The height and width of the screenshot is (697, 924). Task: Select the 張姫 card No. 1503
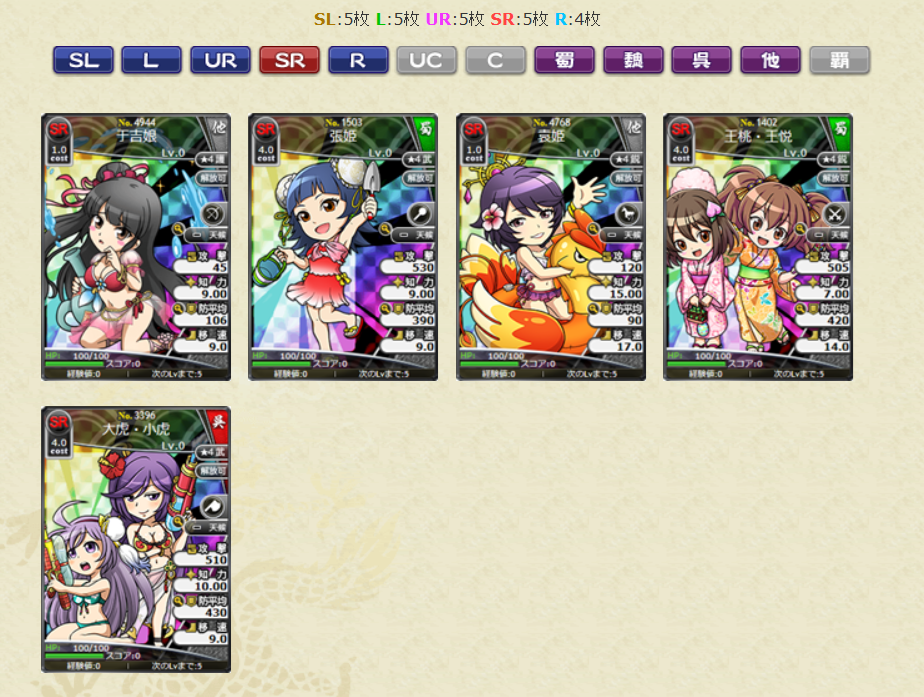[343, 247]
